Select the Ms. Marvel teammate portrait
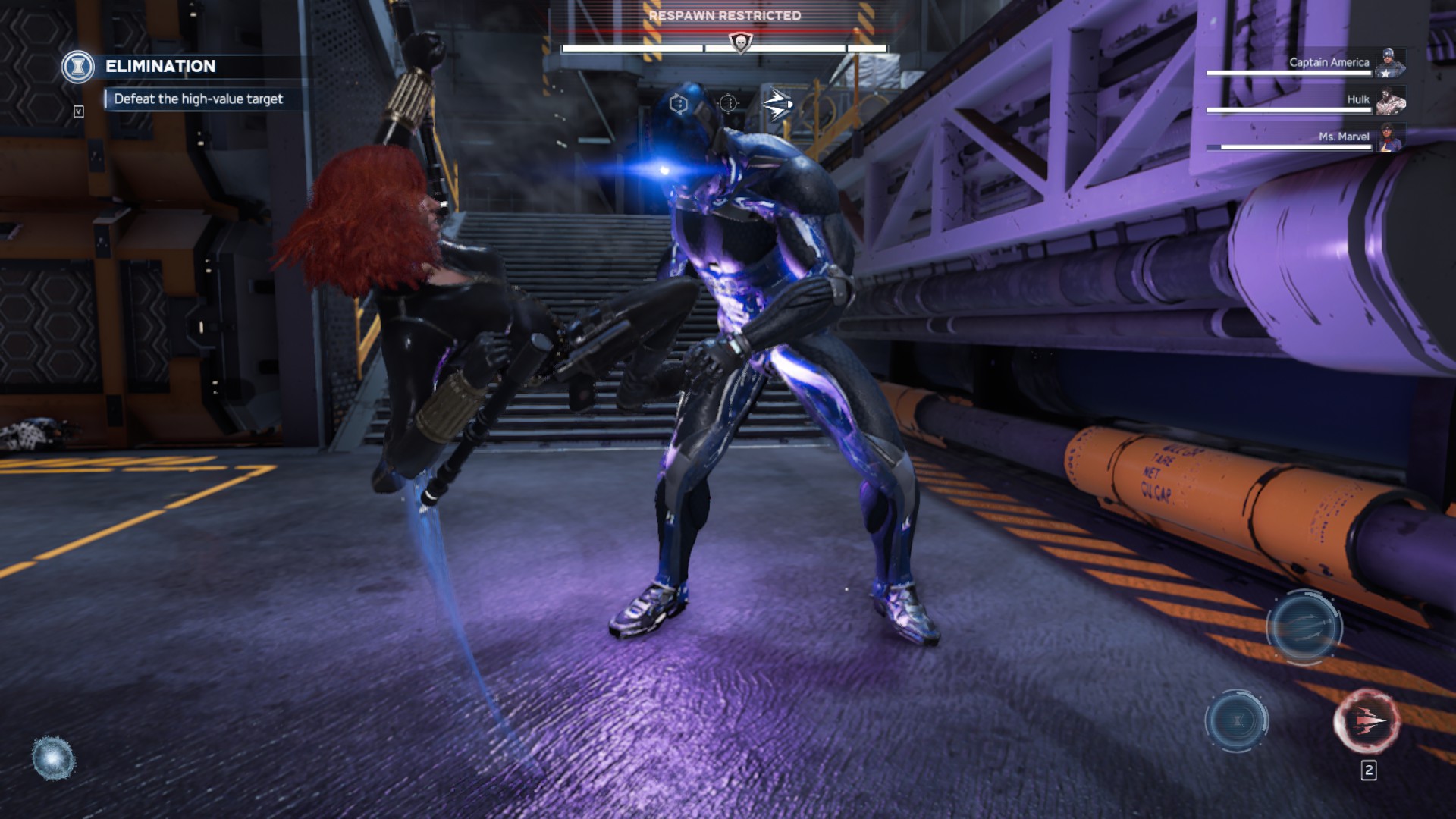Image resolution: width=1456 pixels, height=819 pixels. pos(1390,137)
